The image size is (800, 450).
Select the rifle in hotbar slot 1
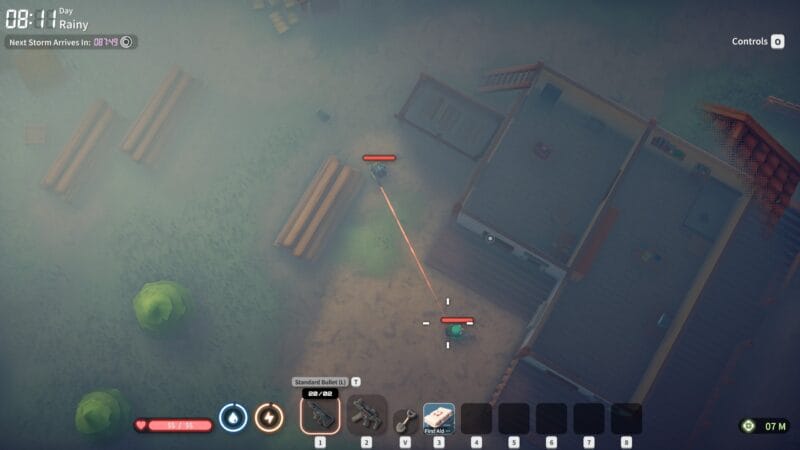320,414
